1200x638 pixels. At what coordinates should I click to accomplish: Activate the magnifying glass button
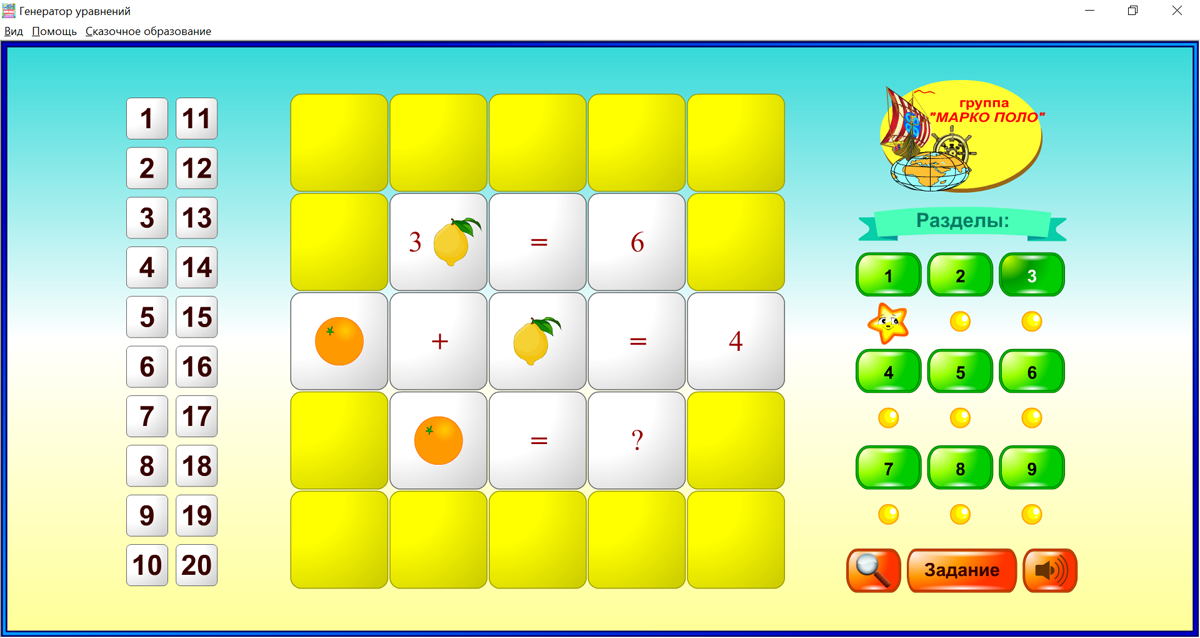tap(873, 570)
